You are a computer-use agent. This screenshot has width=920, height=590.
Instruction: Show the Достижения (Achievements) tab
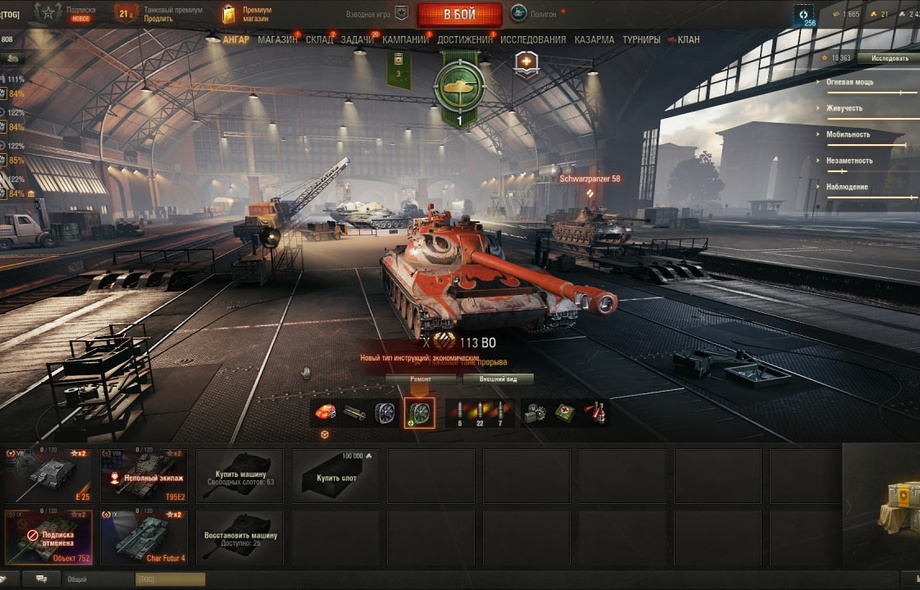[x=464, y=40]
